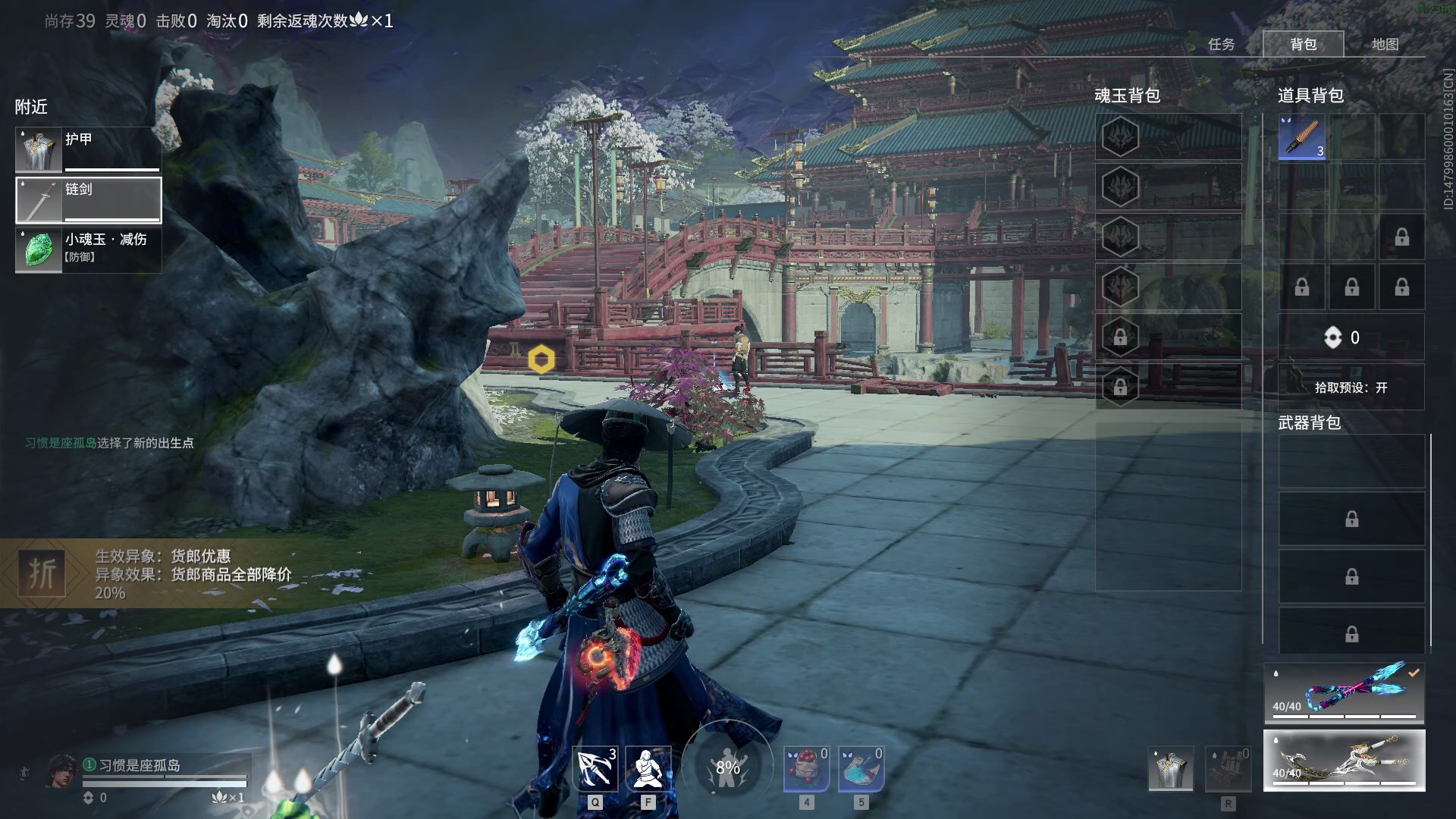Switch to the 任务 tab
This screenshot has width=1456, height=819.
[1221, 44]
